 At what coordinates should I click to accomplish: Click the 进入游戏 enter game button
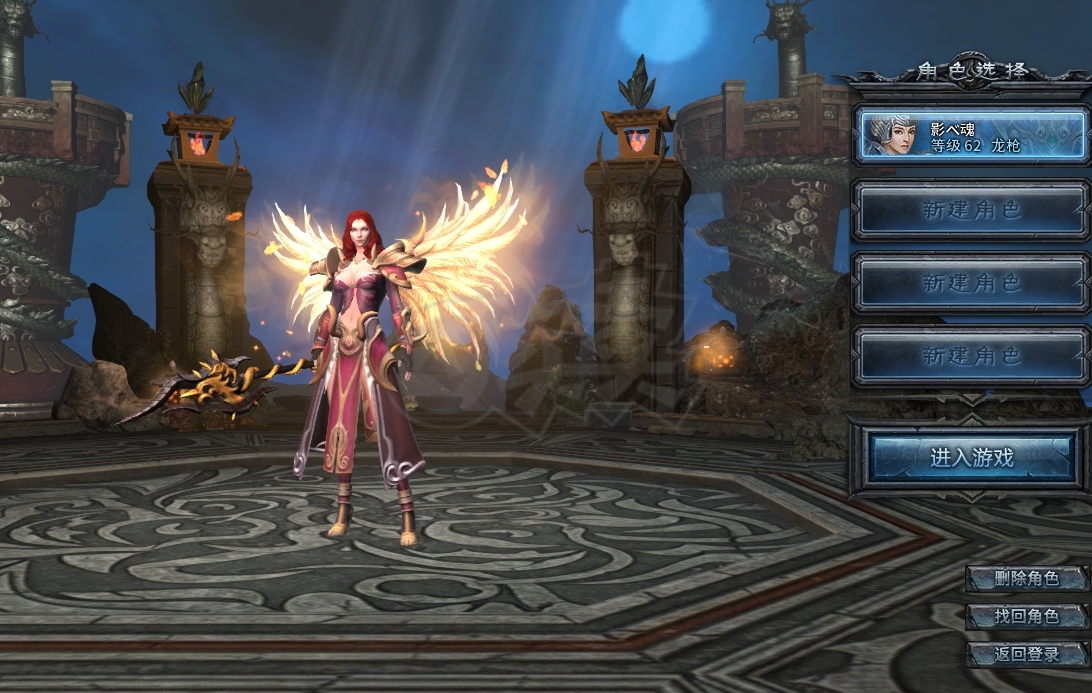coord(971,458)
